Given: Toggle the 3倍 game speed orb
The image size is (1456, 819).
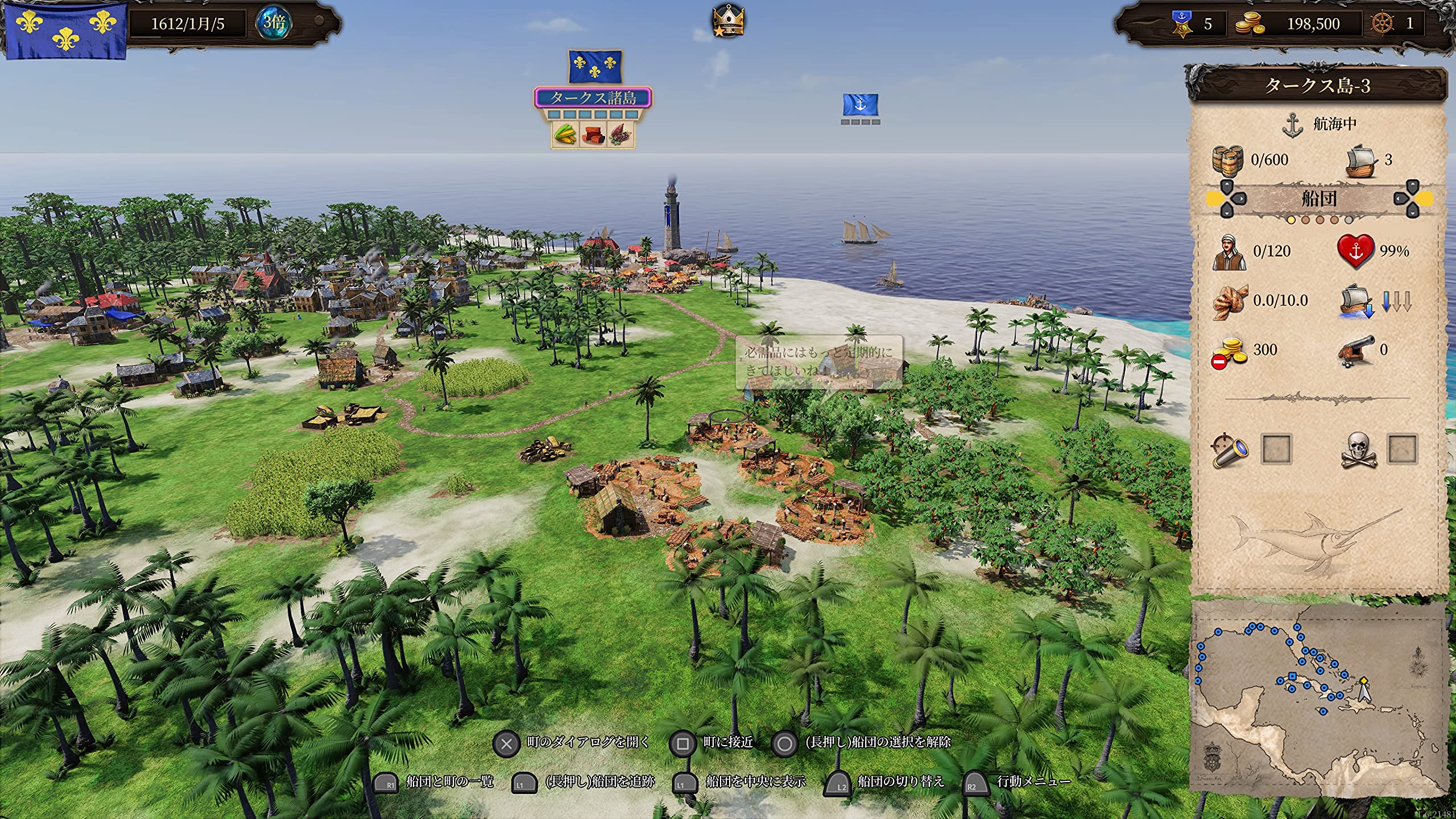Looking at the screenshot, I should 274,23.
